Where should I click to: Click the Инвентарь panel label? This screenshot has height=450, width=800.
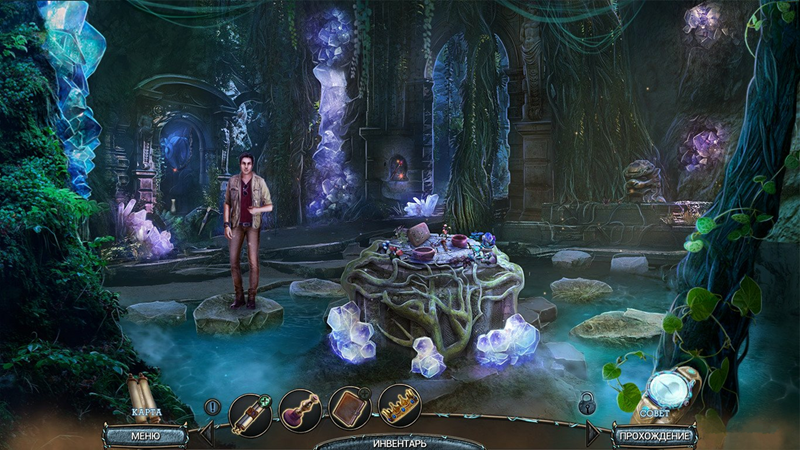(x=400, y=442)
